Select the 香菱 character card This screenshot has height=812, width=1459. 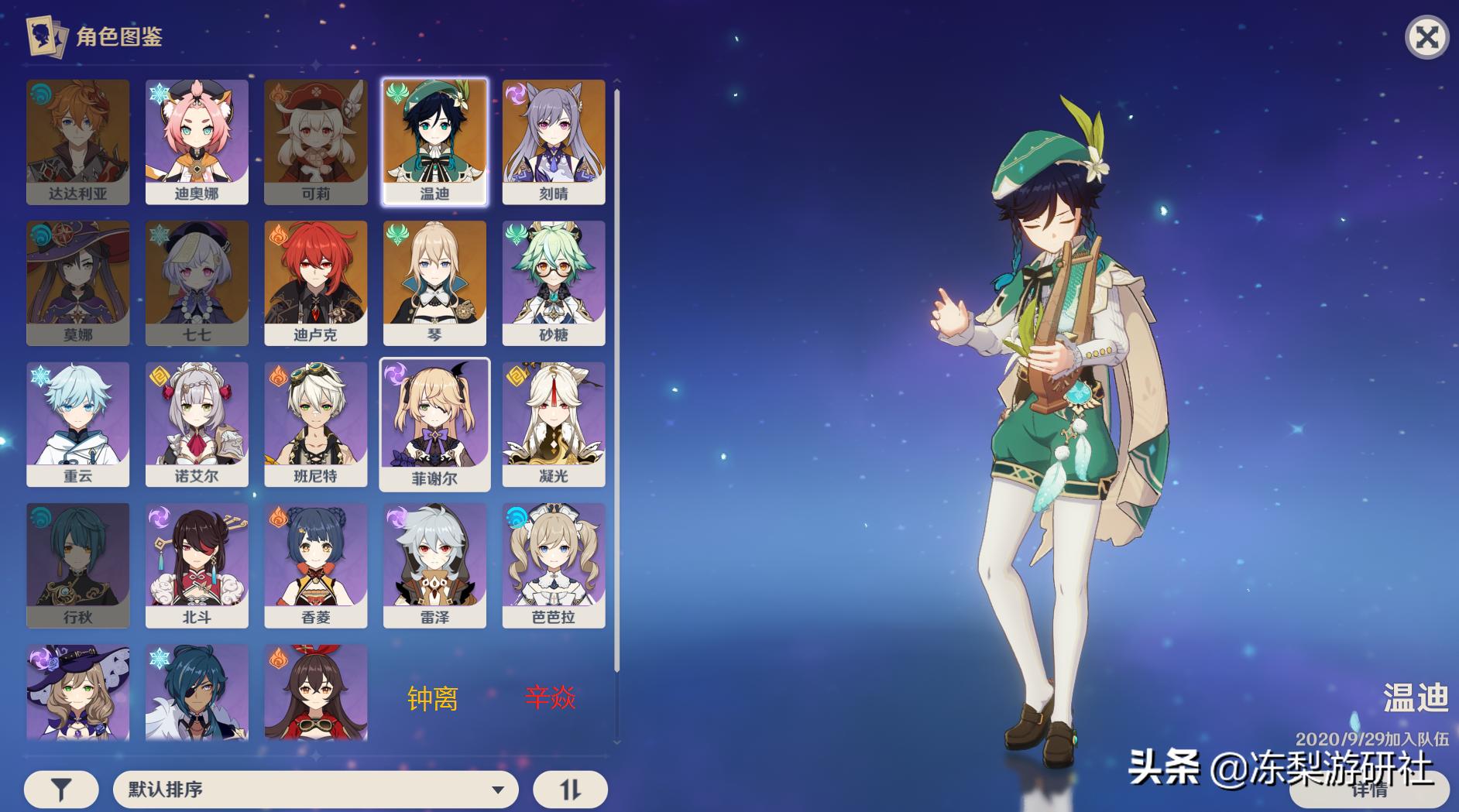coord(315,565)
